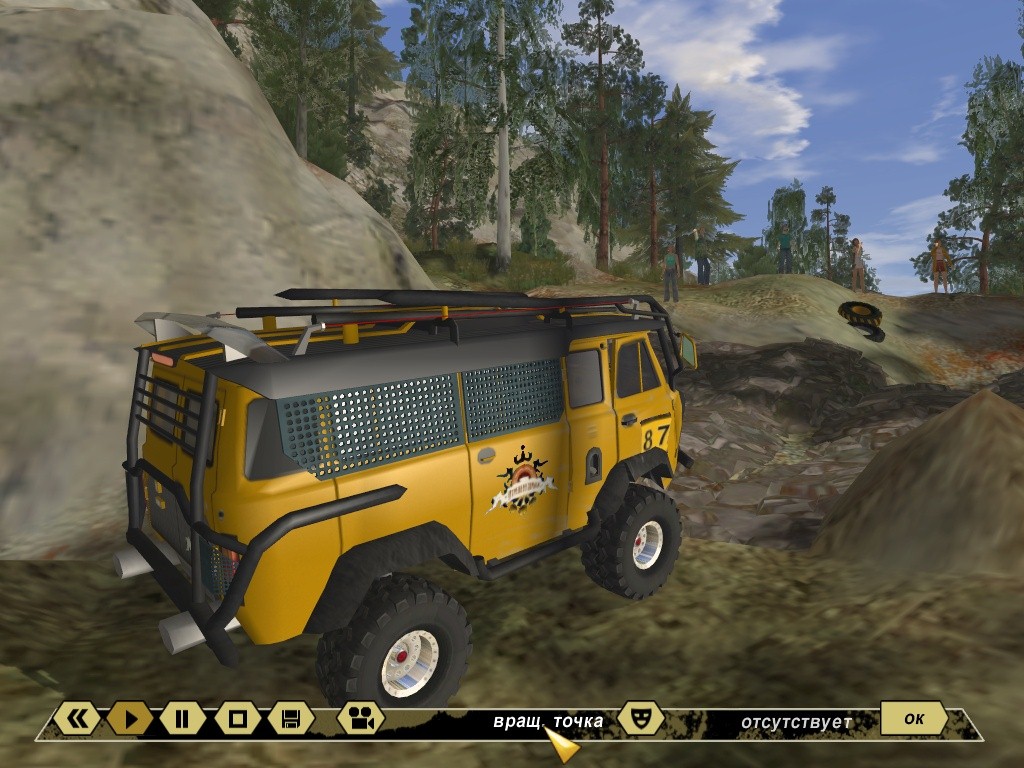Rewind the replay to the start
This screenshot has height=768, width=1024.
point(77,717)
